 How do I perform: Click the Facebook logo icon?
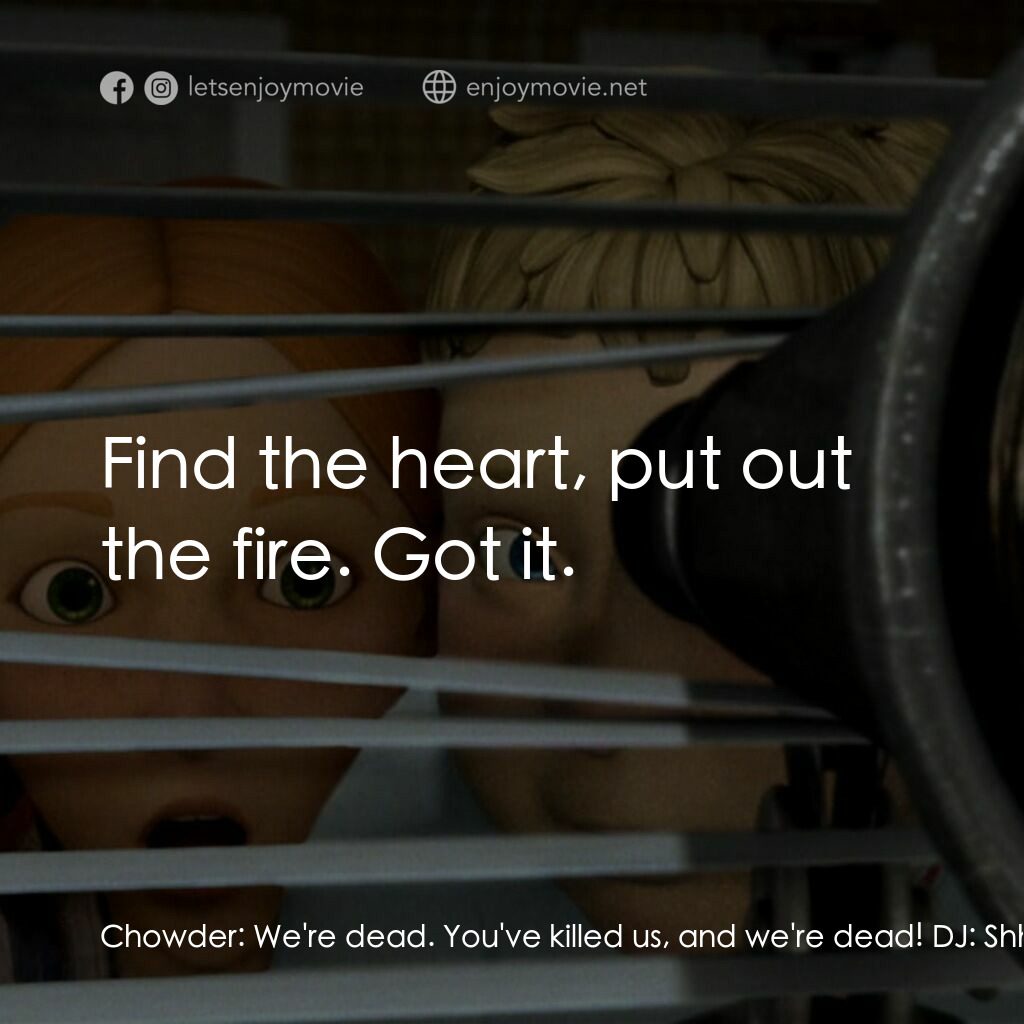point(117,88)
